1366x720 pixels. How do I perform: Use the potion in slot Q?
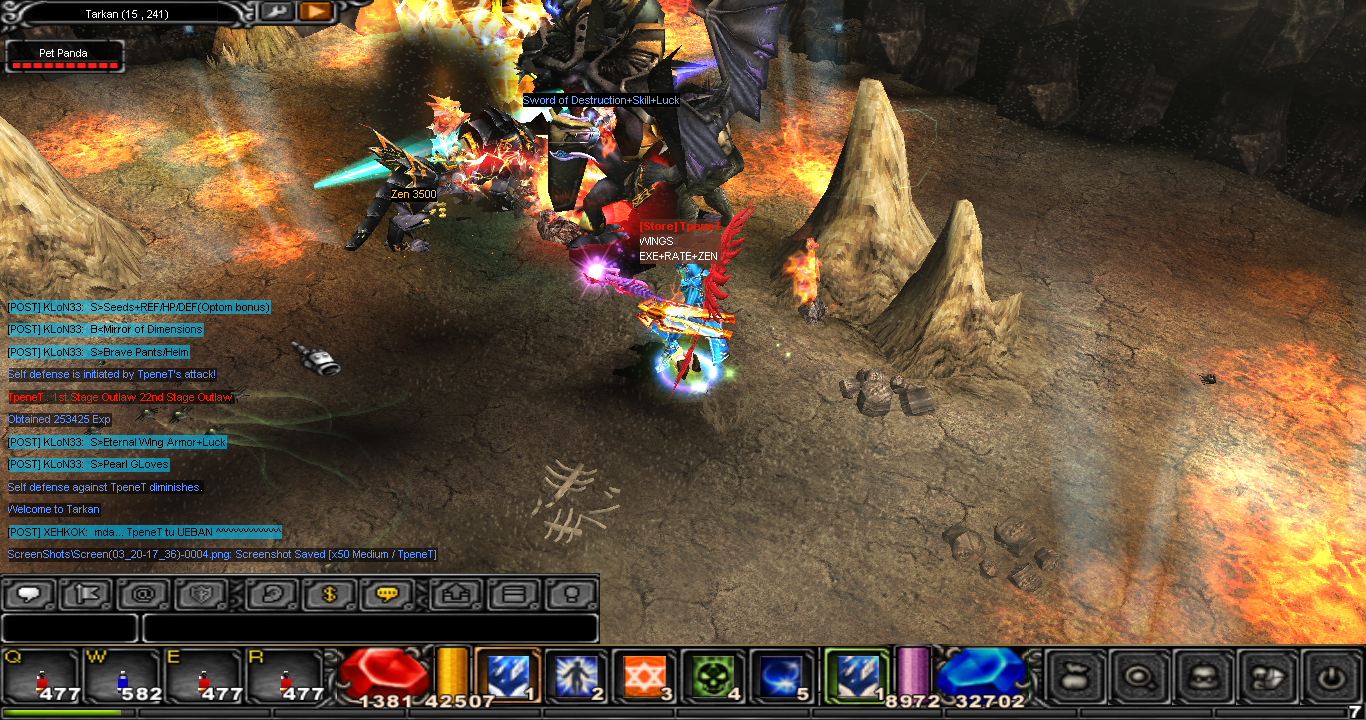click(41, 676)
